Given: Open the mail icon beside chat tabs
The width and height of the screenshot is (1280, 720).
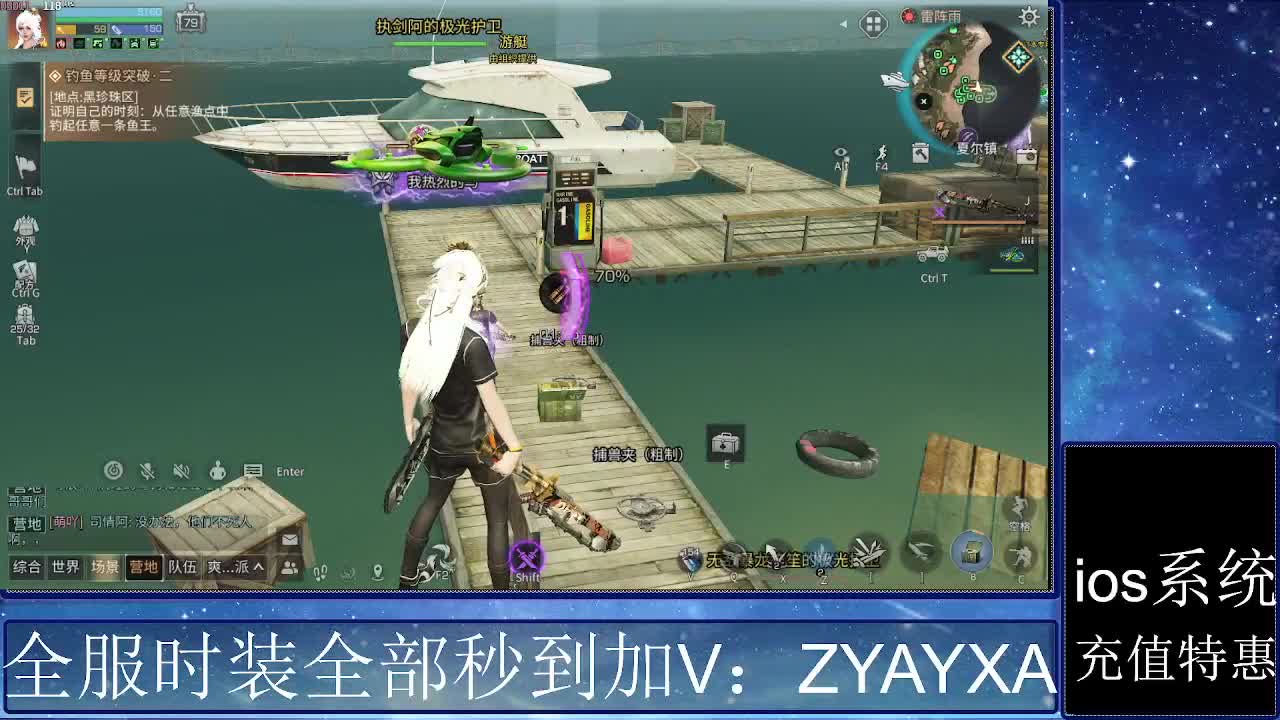Looking at the screenshot, I should (290, 539).
